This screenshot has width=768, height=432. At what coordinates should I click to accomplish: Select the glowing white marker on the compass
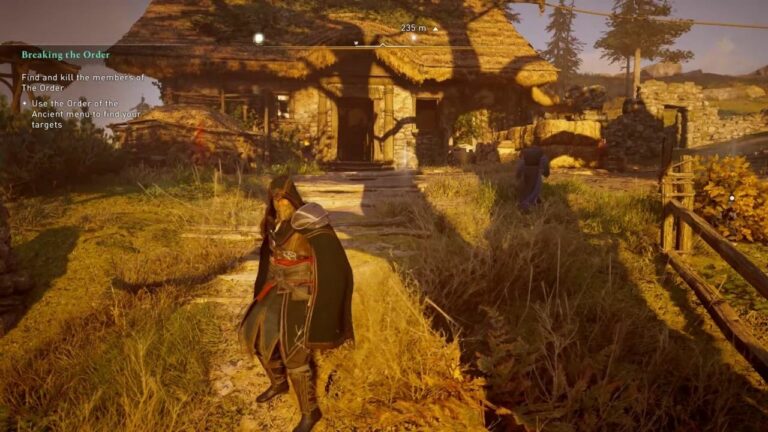tap(258, 38)
